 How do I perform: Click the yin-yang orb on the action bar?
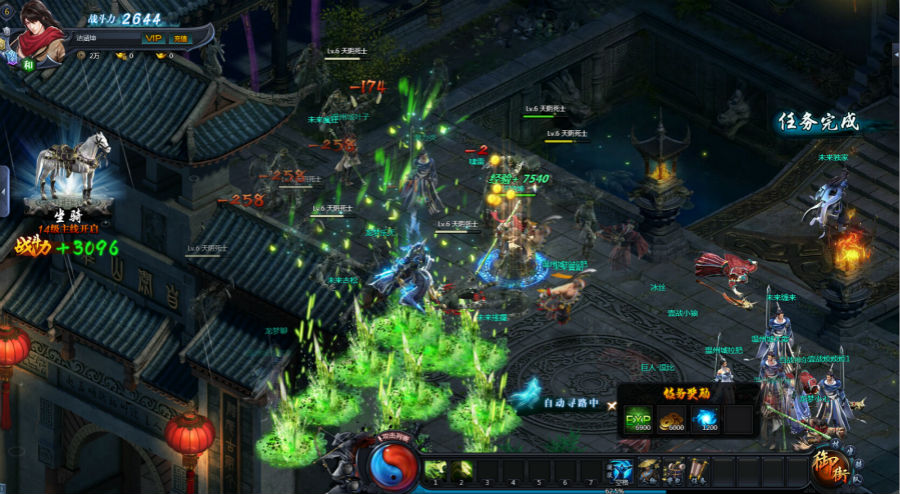pos(395,465)
